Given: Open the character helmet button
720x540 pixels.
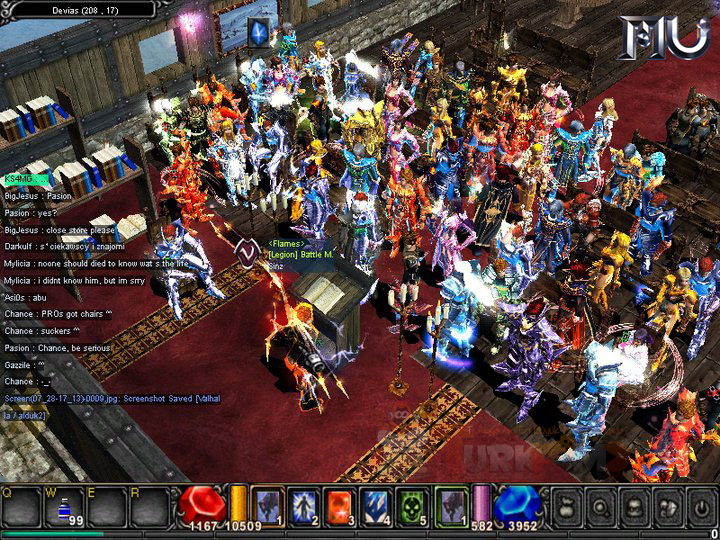Looking at the screenshot, I should click(x=636, y=507).
